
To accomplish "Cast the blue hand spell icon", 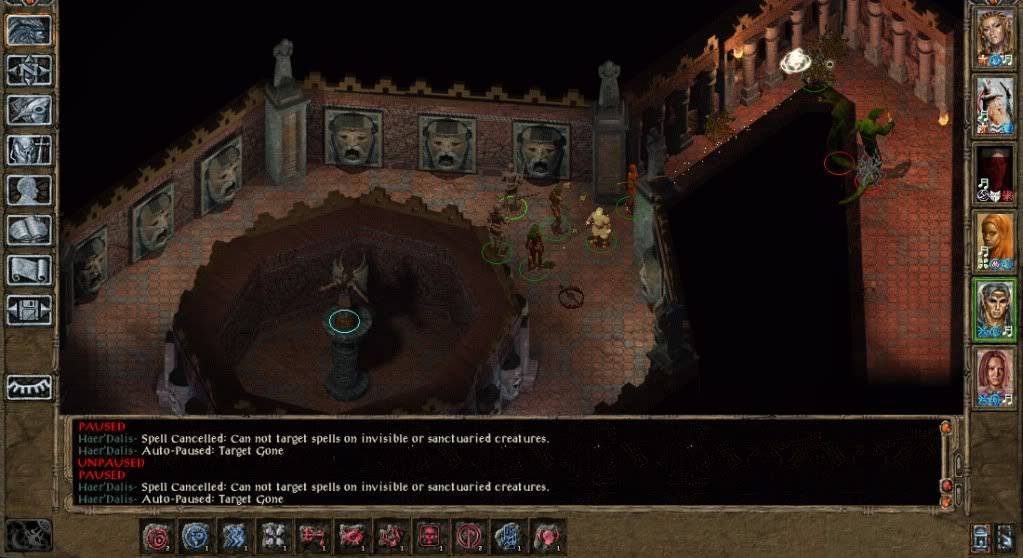I will (x=509, y=536).
